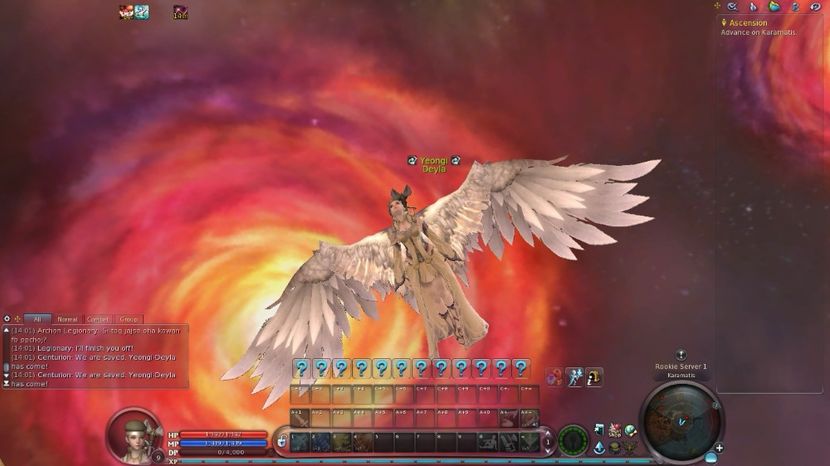This screenshot has width=830, height=466.
Task: Open the green folder menu icon at top-right
Action: [x=774, y=7]
